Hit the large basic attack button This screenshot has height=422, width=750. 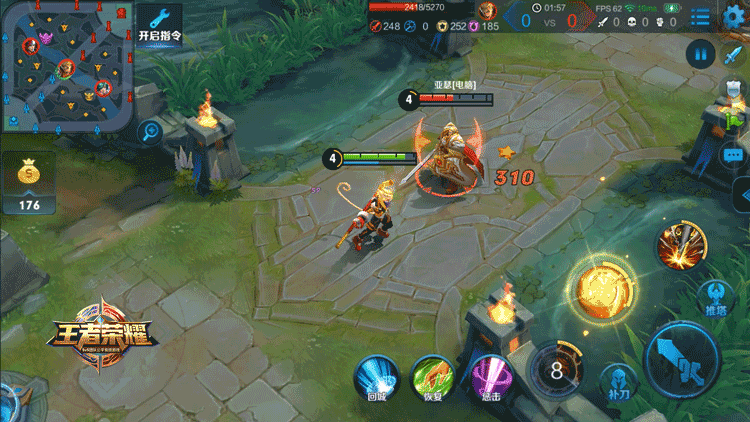(684, 358)
